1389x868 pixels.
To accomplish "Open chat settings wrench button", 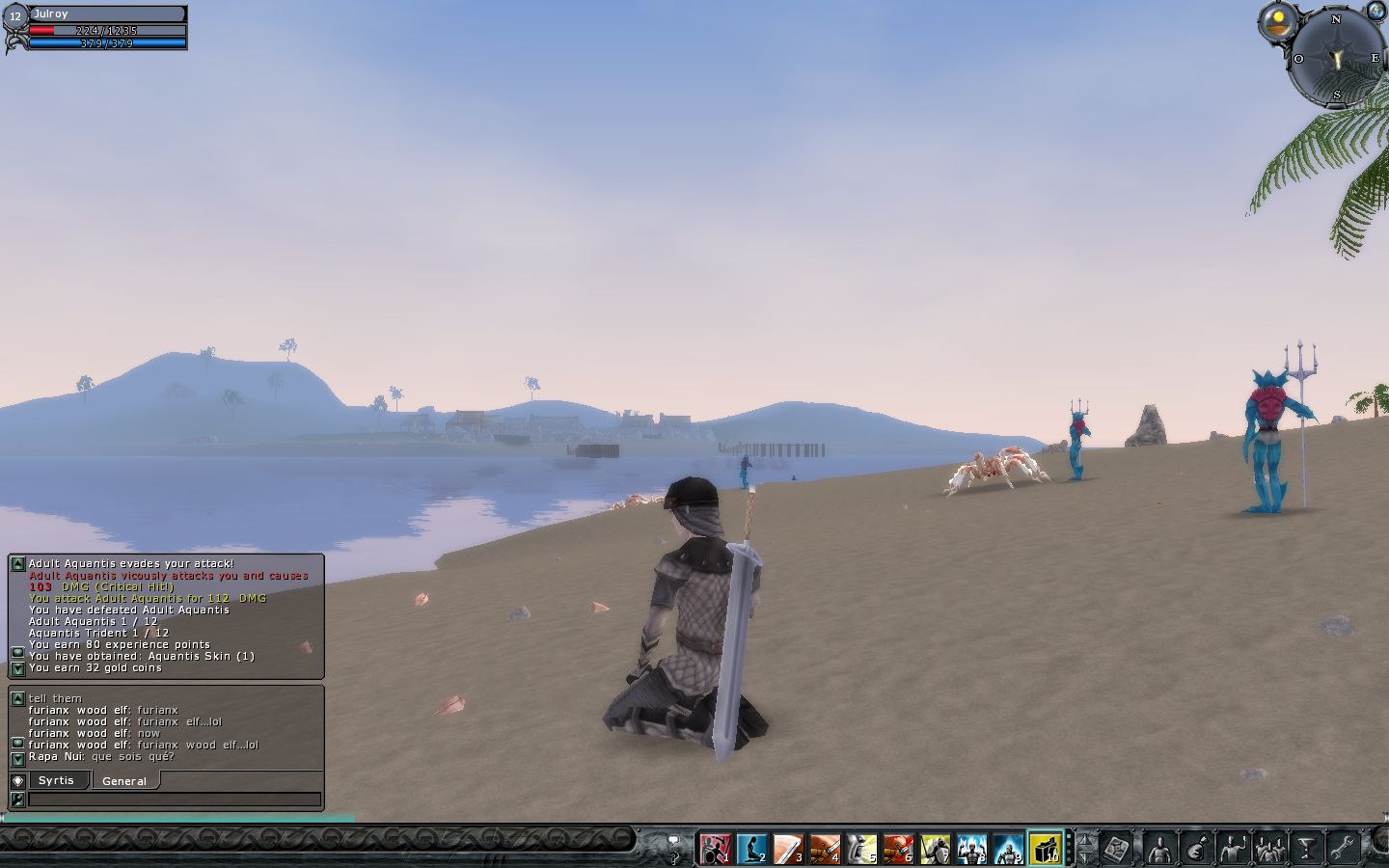I will pos(17,800).
